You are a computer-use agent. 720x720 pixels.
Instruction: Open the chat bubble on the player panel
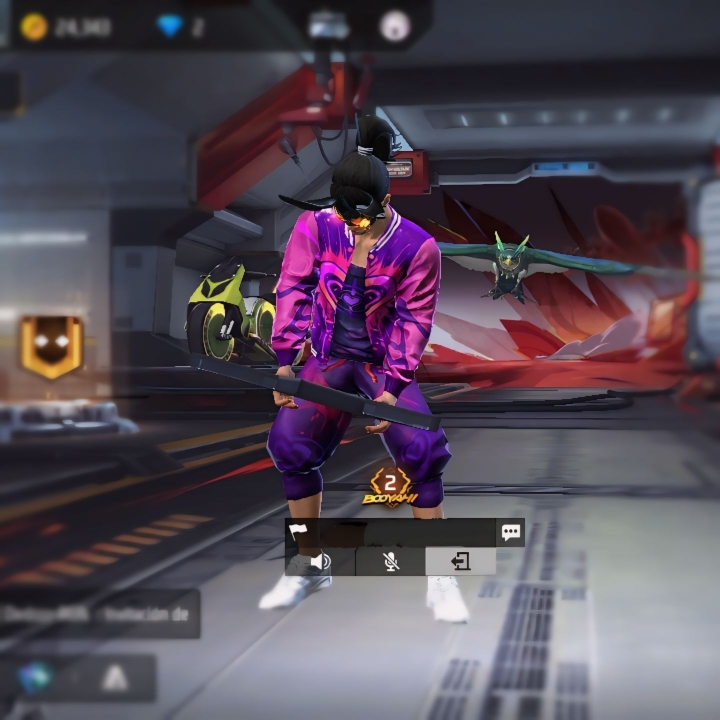click(511, 532)
